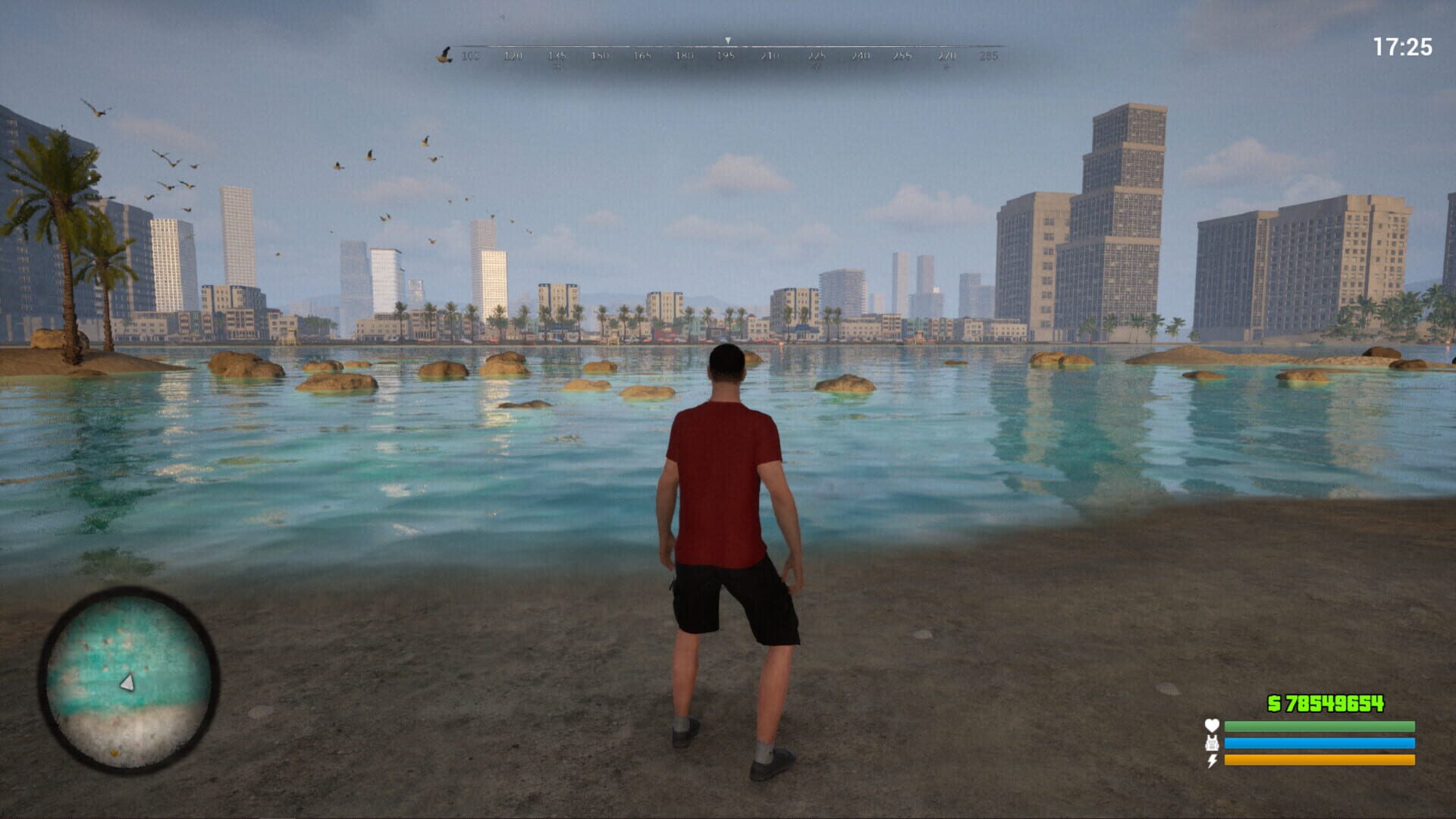Click the bird icon left of compass bar
Image resolution: width=1456 pixels, height=819 pixels.
(445, 55)
